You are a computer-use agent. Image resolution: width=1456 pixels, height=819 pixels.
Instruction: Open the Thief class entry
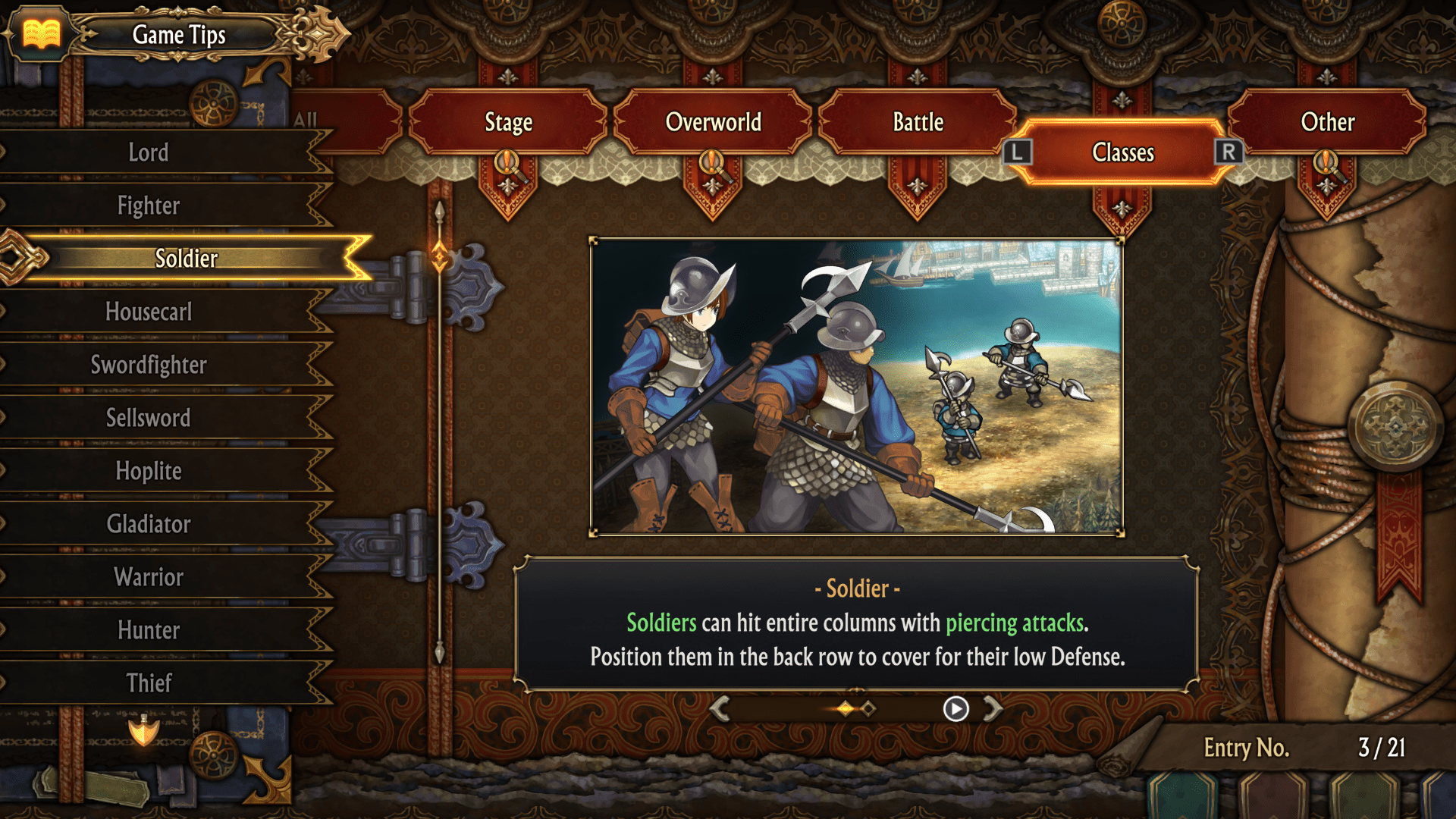pos(149,683)
